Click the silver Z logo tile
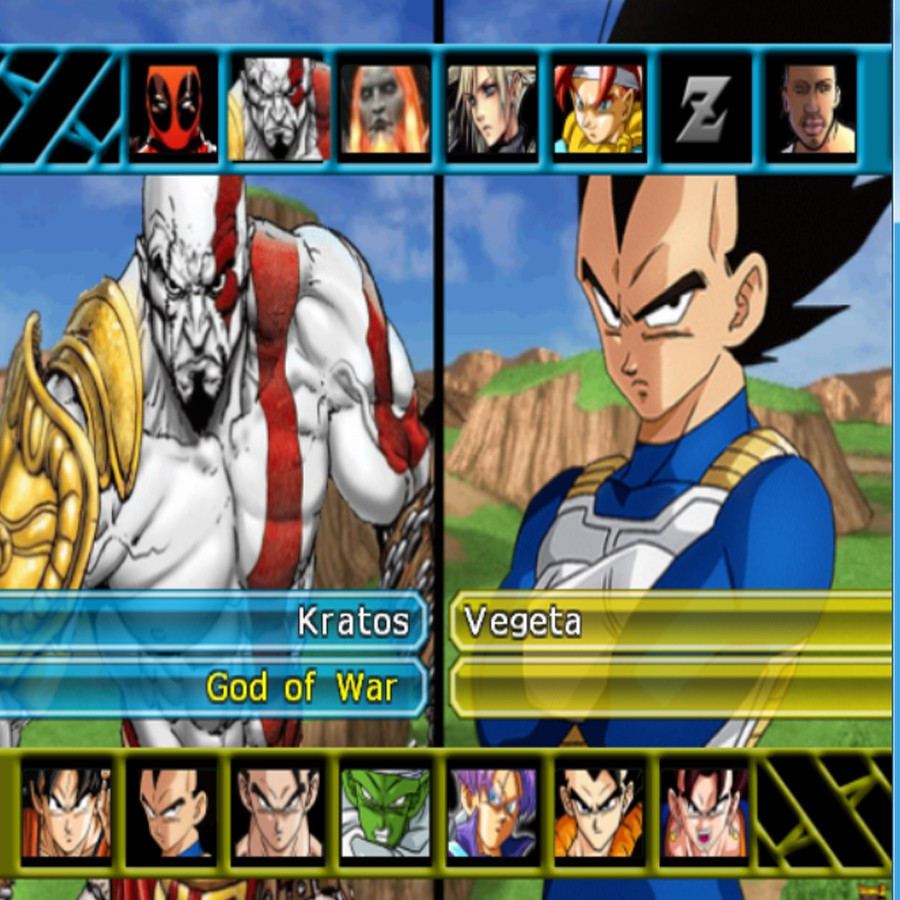Image resolution: width=900 pixels, height=900 pixels. click(704, 108)
